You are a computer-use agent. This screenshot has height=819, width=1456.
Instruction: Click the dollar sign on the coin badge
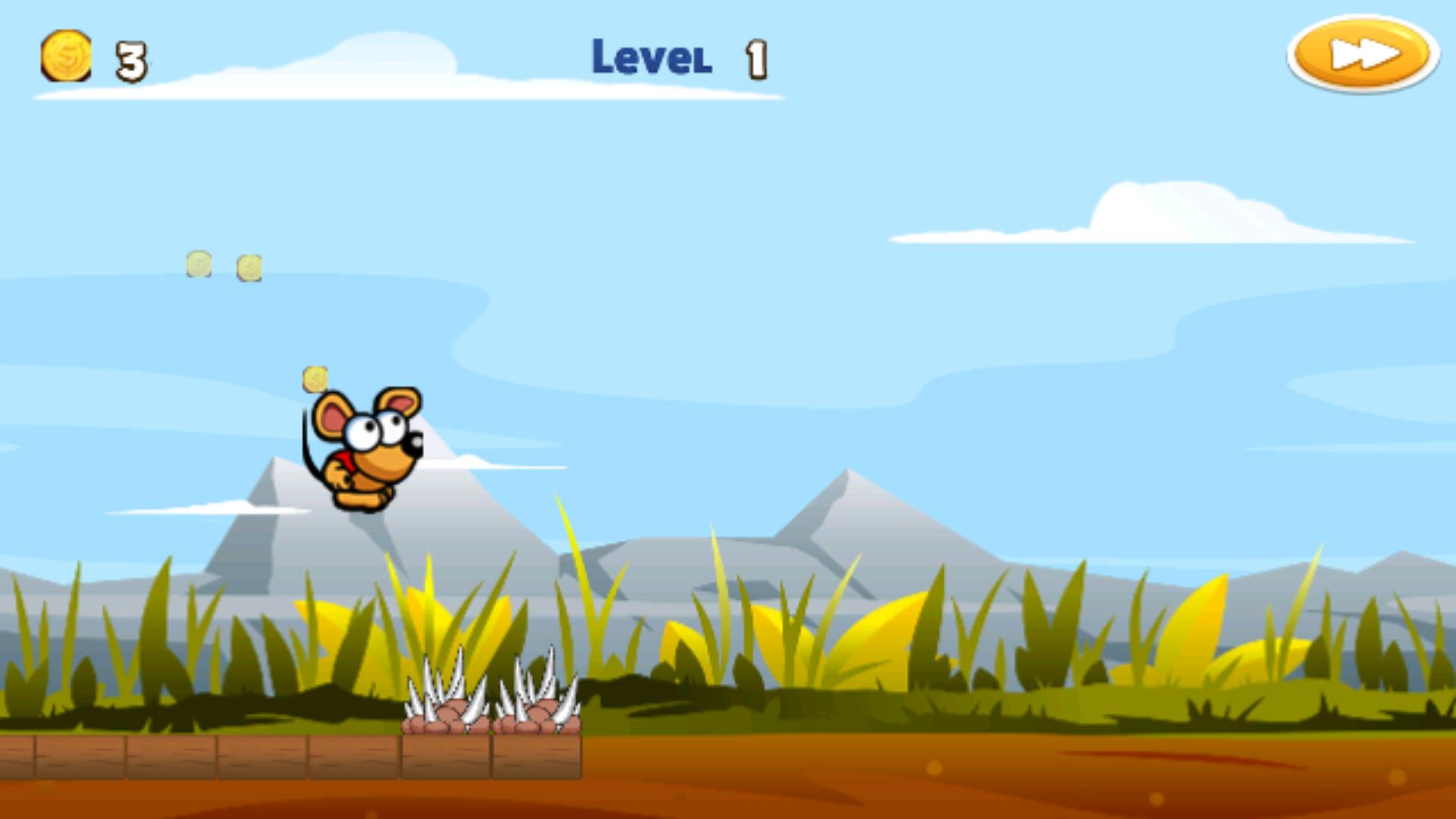pyautogui.click(x=65, y=55)
